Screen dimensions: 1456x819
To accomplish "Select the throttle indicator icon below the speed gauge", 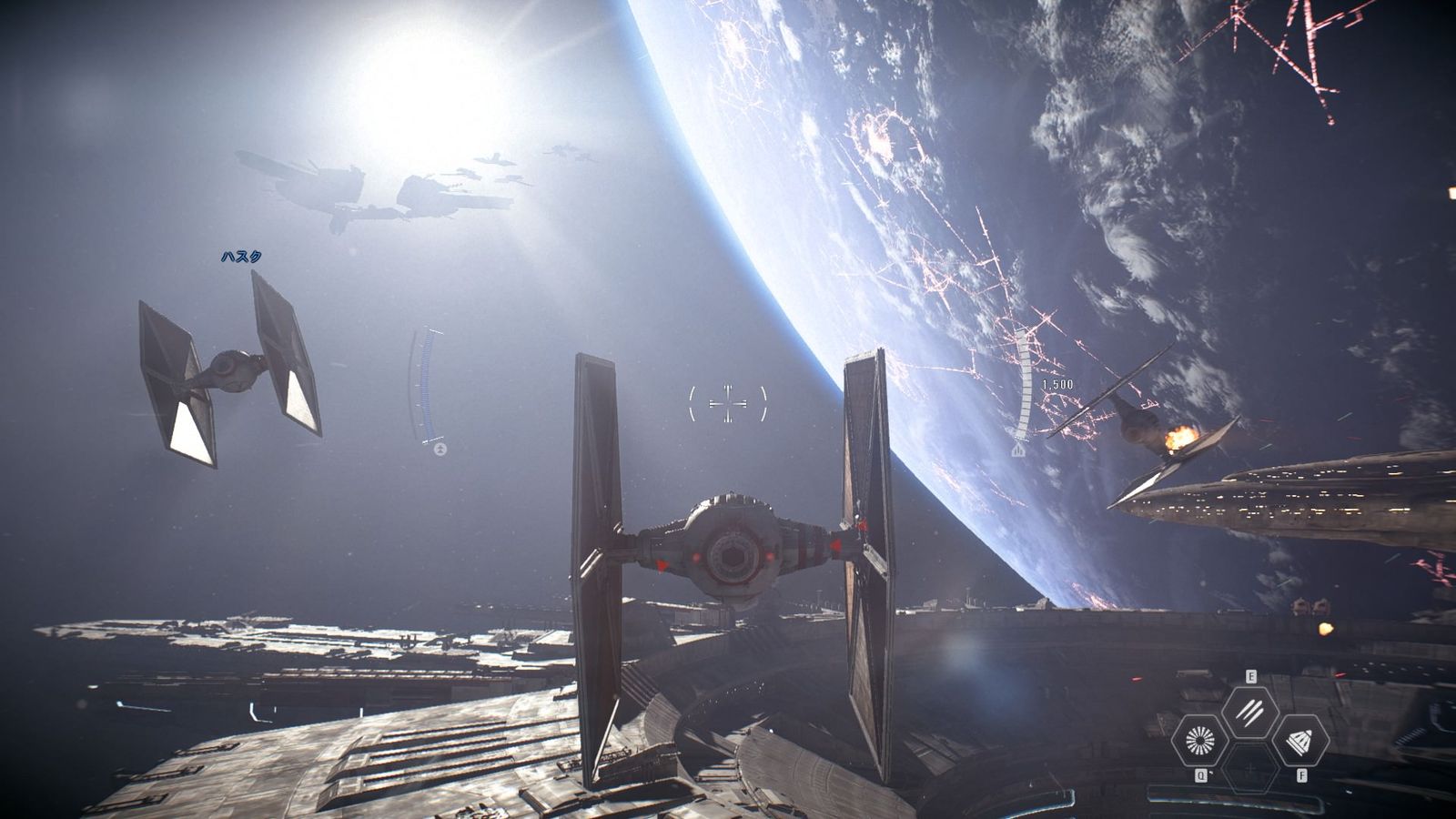I will click(x=440, y=450).
